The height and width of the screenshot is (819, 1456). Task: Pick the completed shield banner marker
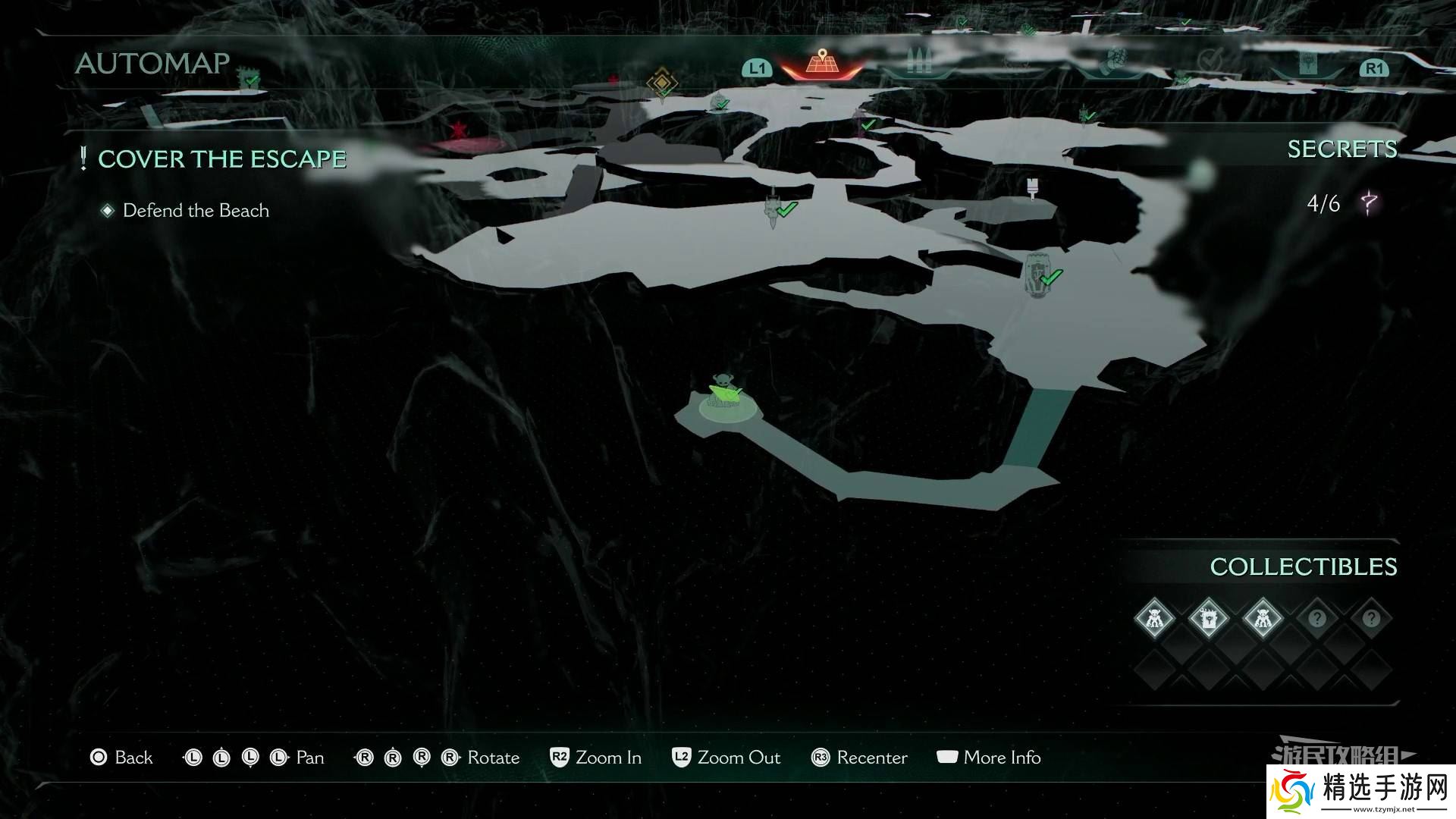click(x=1037, y=274)
